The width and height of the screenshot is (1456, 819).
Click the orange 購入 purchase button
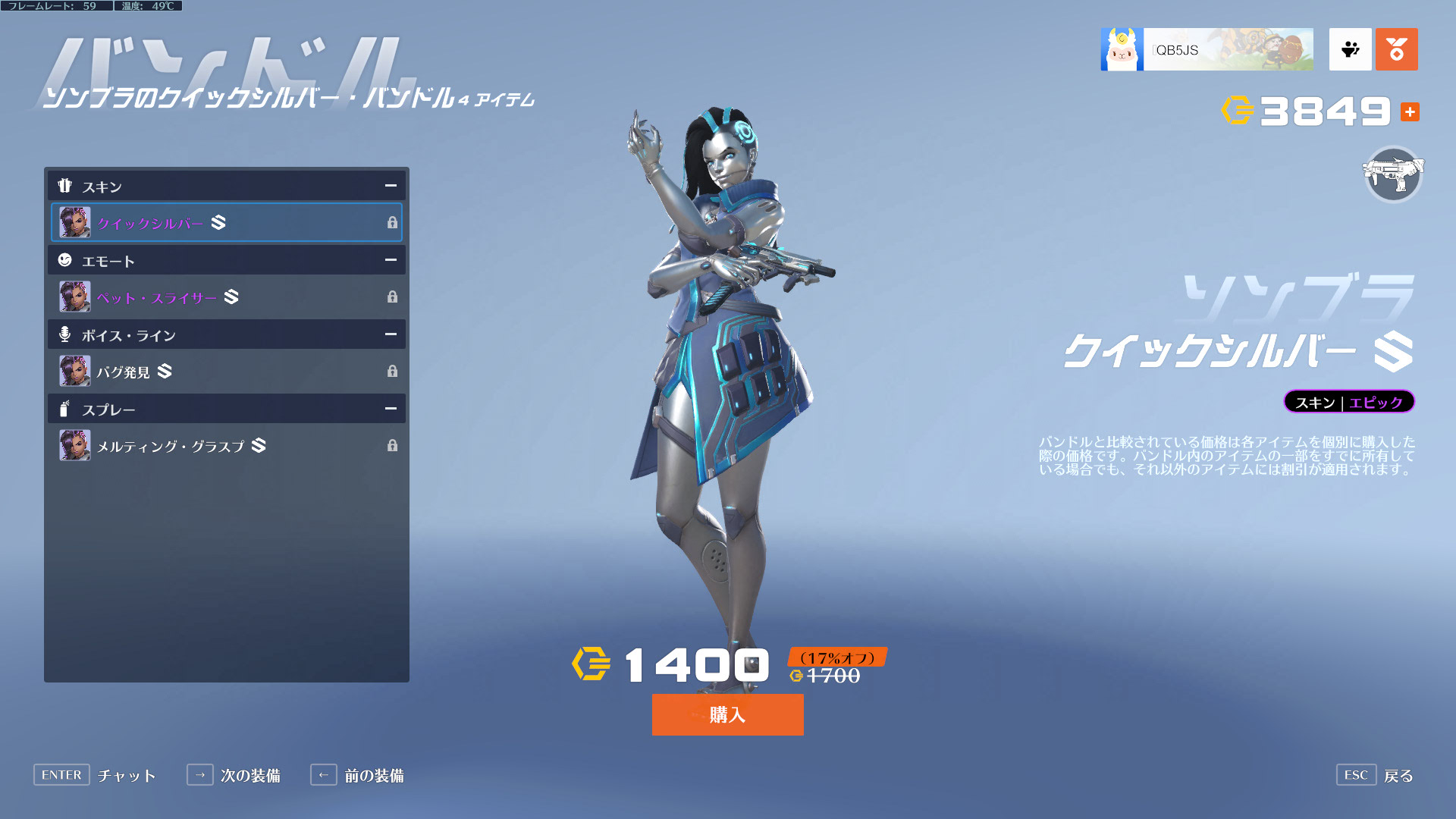(x=727, y=714)
